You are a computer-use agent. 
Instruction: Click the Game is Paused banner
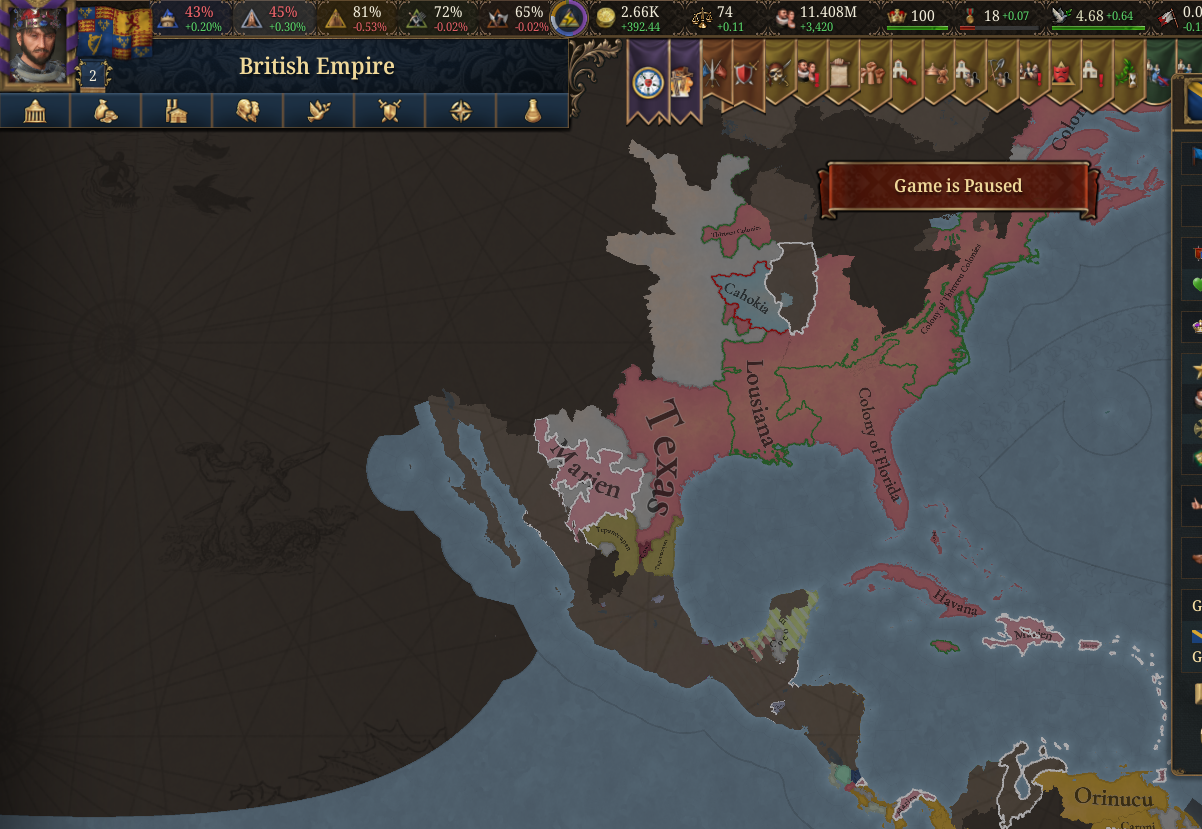(x=957, y=186)
